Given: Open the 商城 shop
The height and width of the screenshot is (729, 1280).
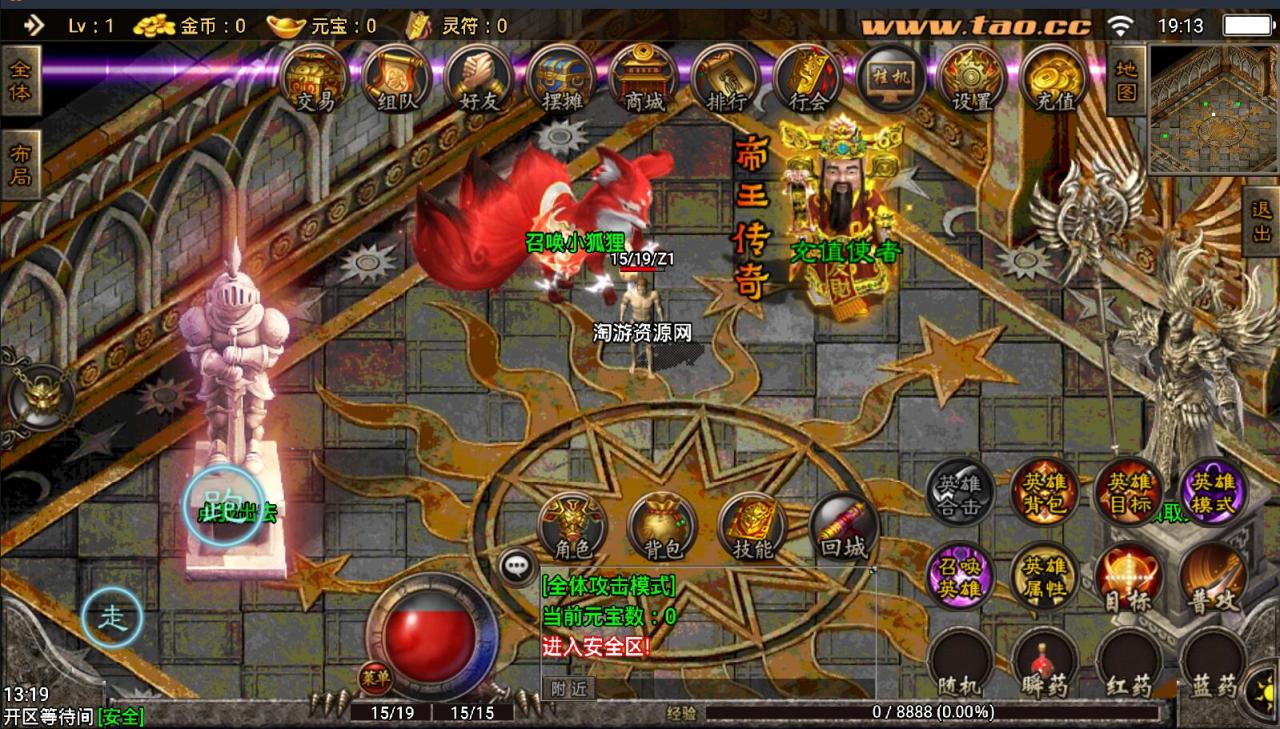Looking at the screenshot, I should (643, 78).
